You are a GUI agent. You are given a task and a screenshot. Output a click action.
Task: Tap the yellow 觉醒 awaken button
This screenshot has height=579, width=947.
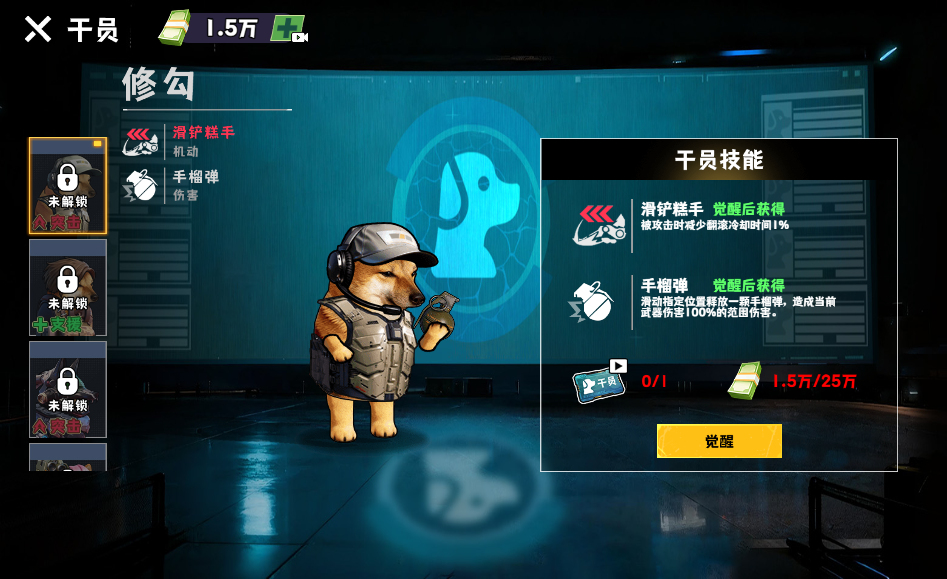pyautogui.click(x=719, y=441)
